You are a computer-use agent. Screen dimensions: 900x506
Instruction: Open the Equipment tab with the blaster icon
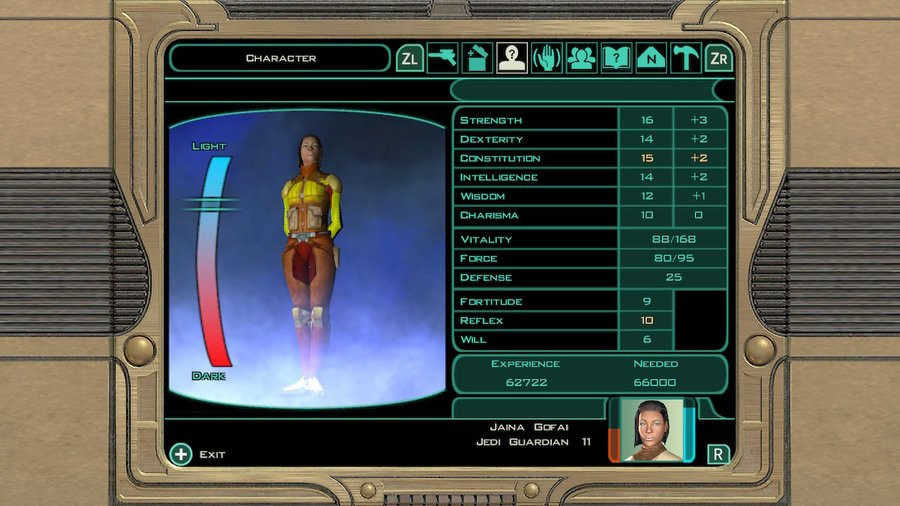tap(443, 58)
